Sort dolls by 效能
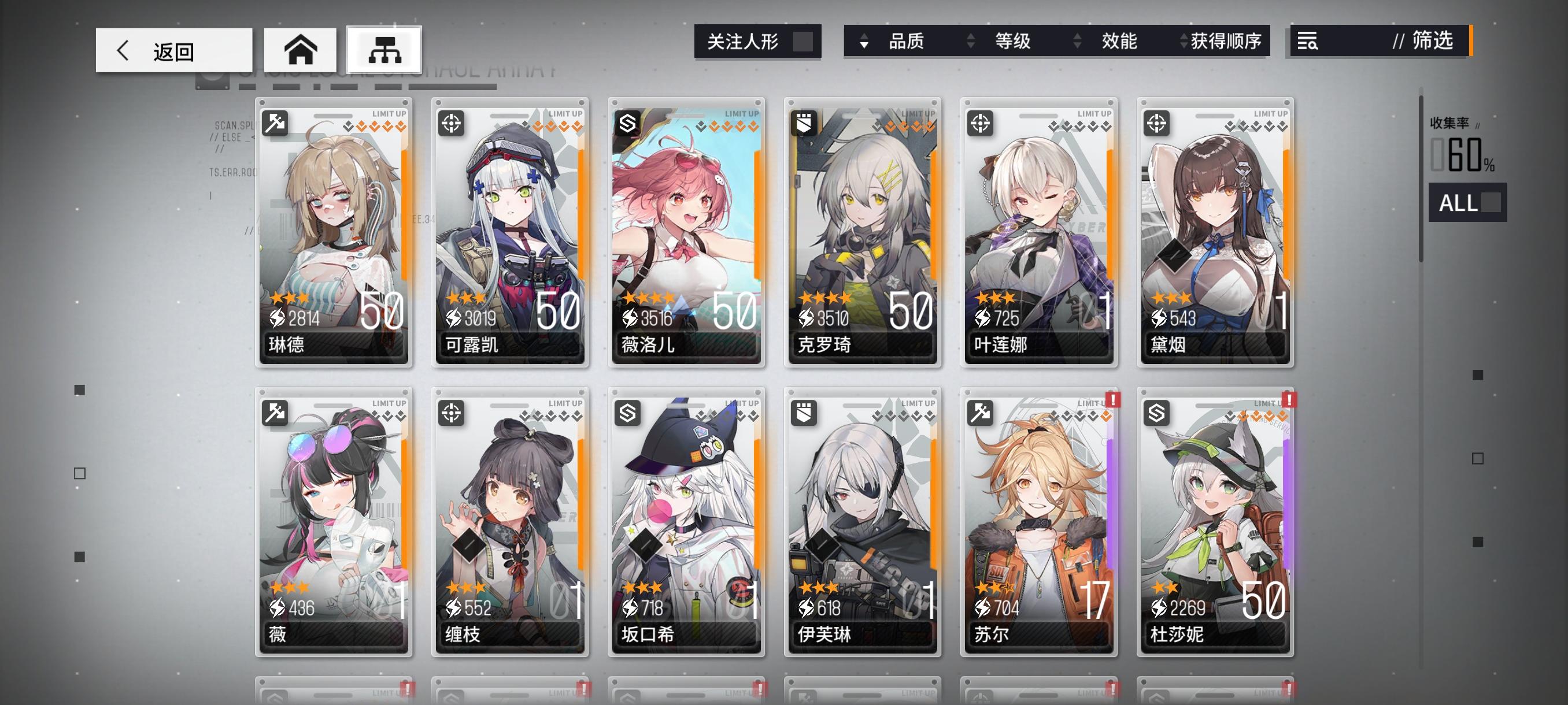1568x705 pixels. click(x=1119, y=42)
